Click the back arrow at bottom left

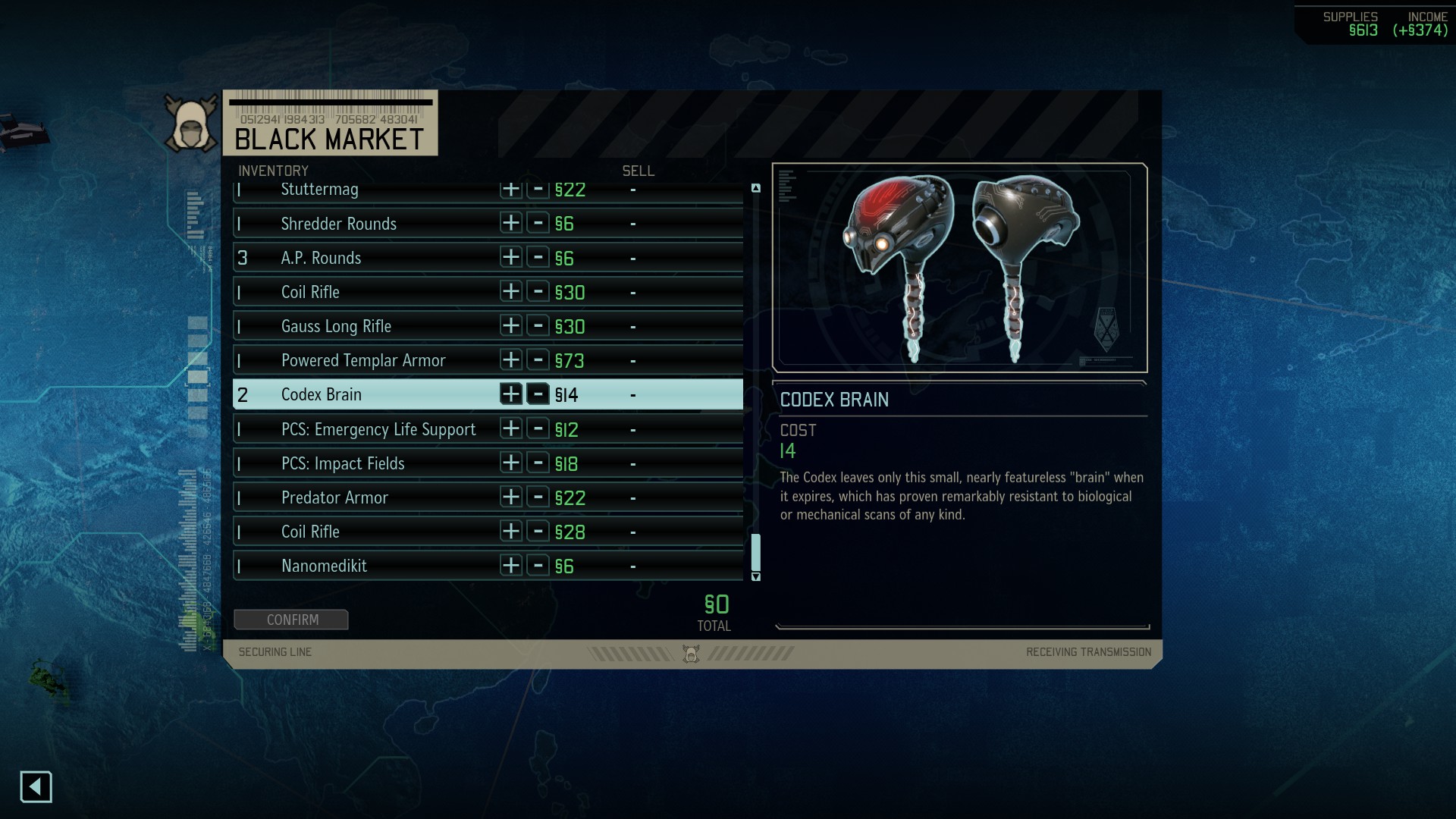36,787
